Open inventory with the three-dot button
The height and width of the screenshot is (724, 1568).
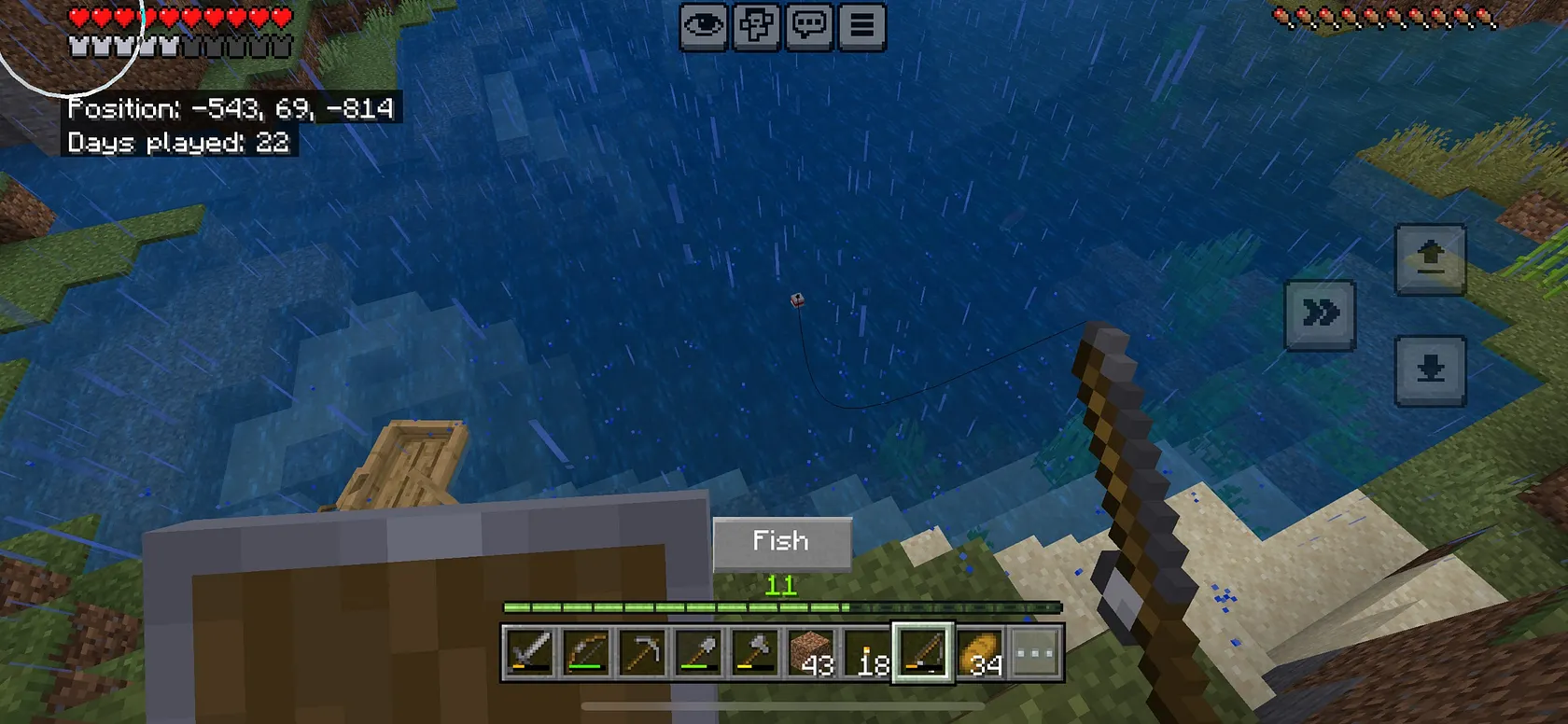(x=1035, y=652)
